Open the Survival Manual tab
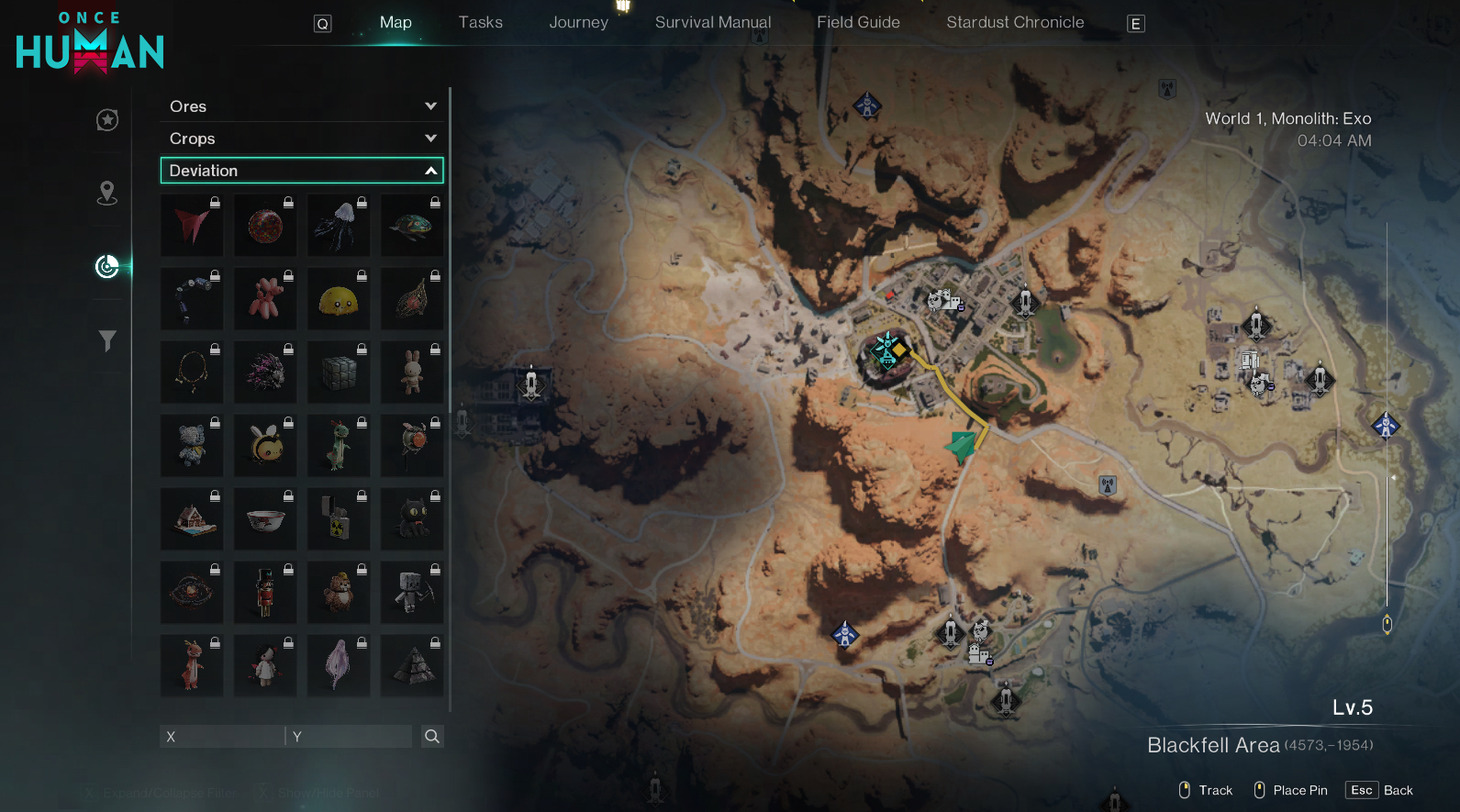1460x812 pixels. coord(713,23)
